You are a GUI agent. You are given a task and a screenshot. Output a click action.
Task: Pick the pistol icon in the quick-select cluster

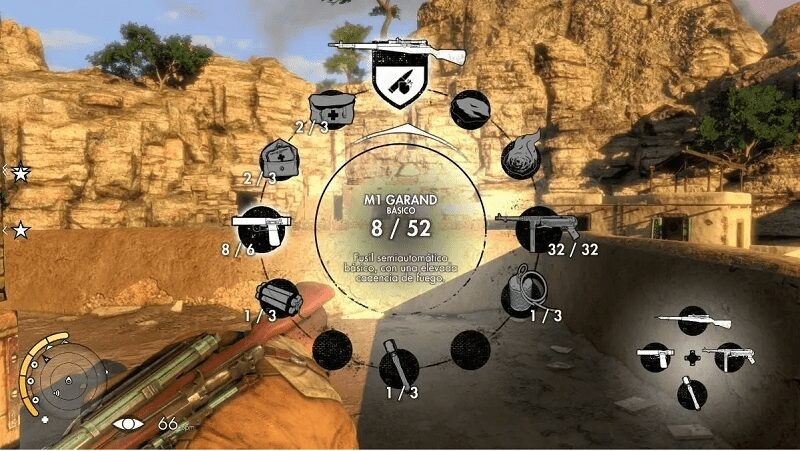pos(656,357)
